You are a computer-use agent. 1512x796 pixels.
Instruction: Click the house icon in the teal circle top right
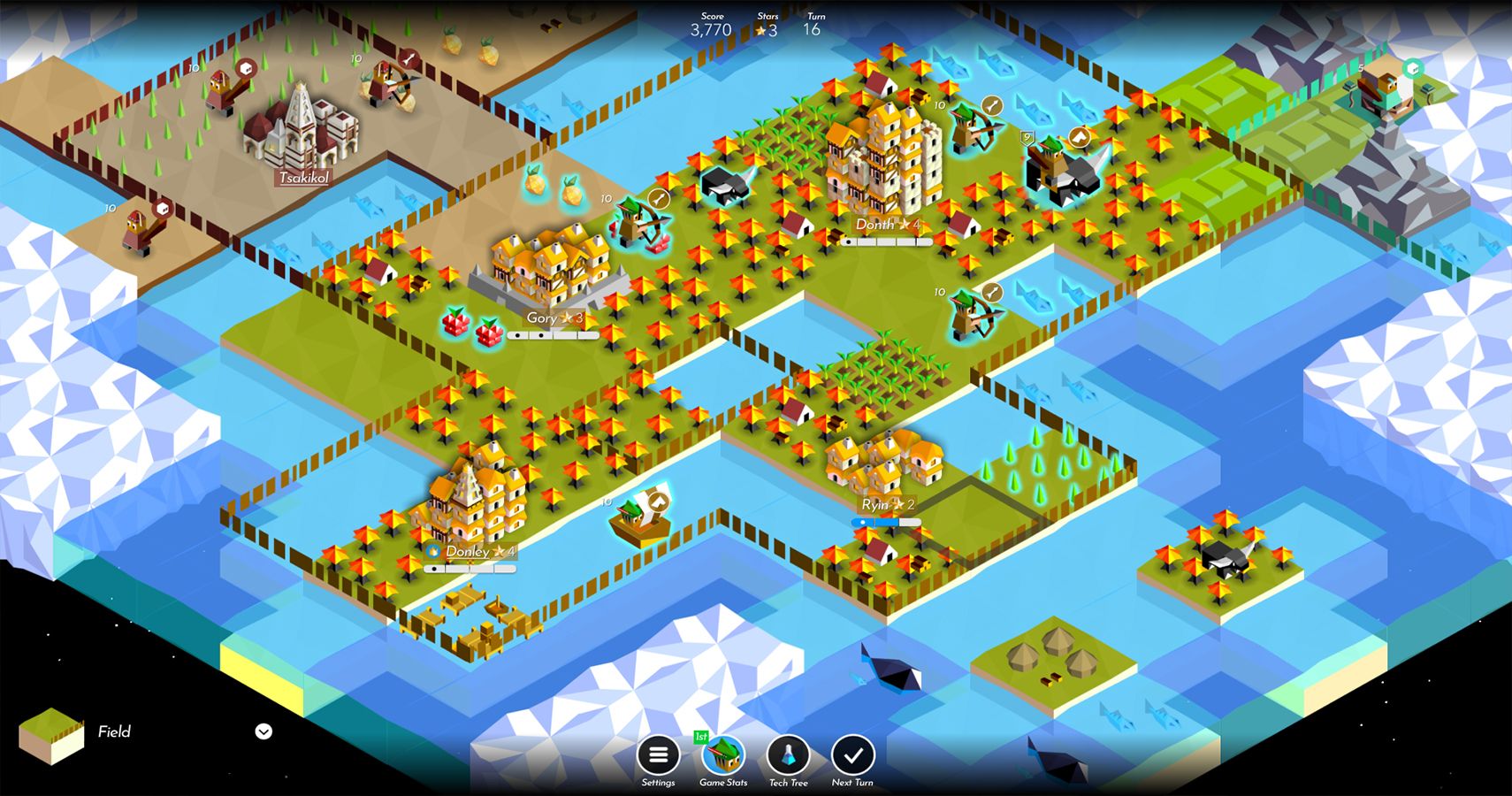[1415, 67]
